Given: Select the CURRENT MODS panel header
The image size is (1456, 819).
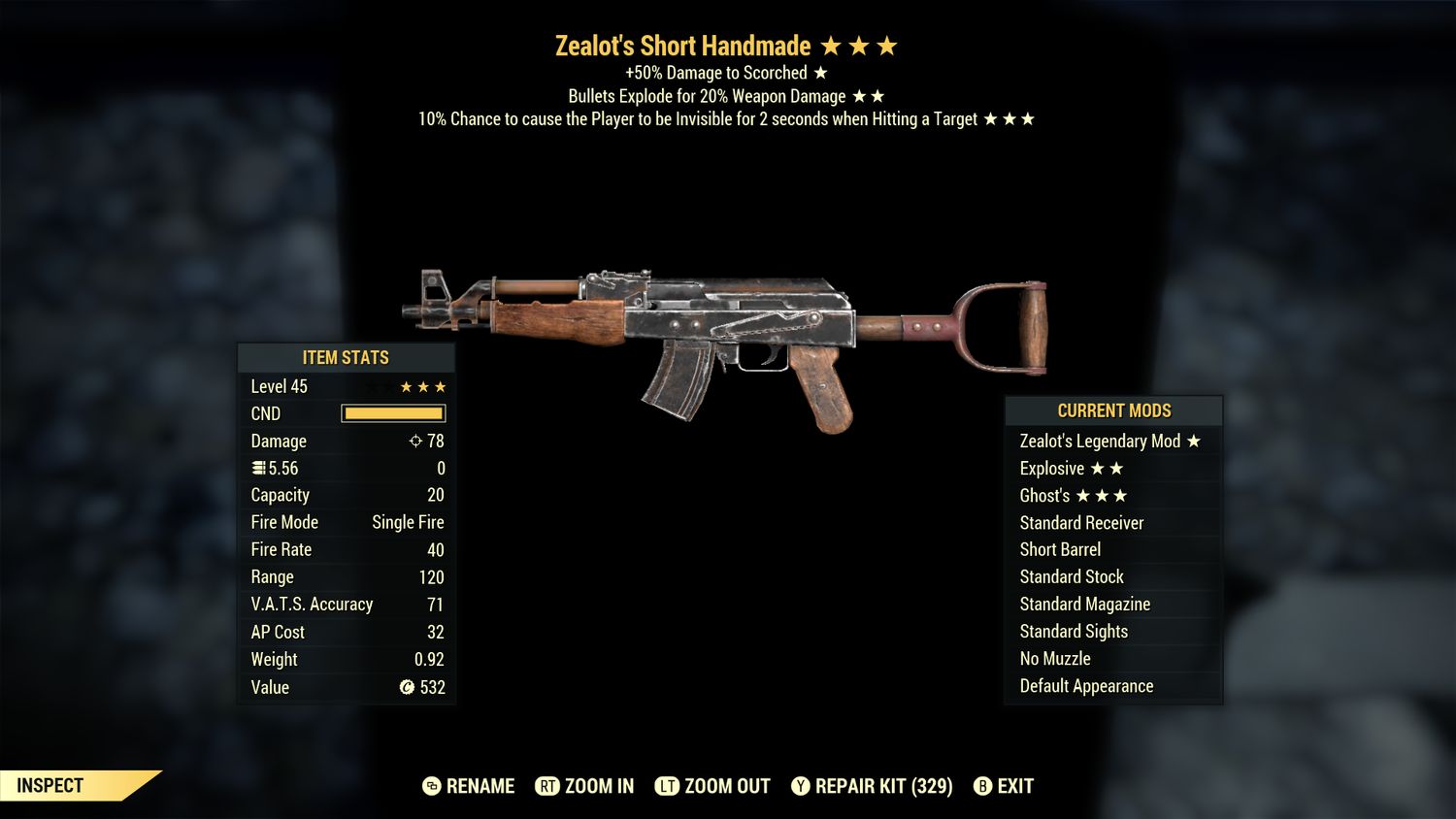Looking at the screenshot, I should click(x=1112, y=410).
